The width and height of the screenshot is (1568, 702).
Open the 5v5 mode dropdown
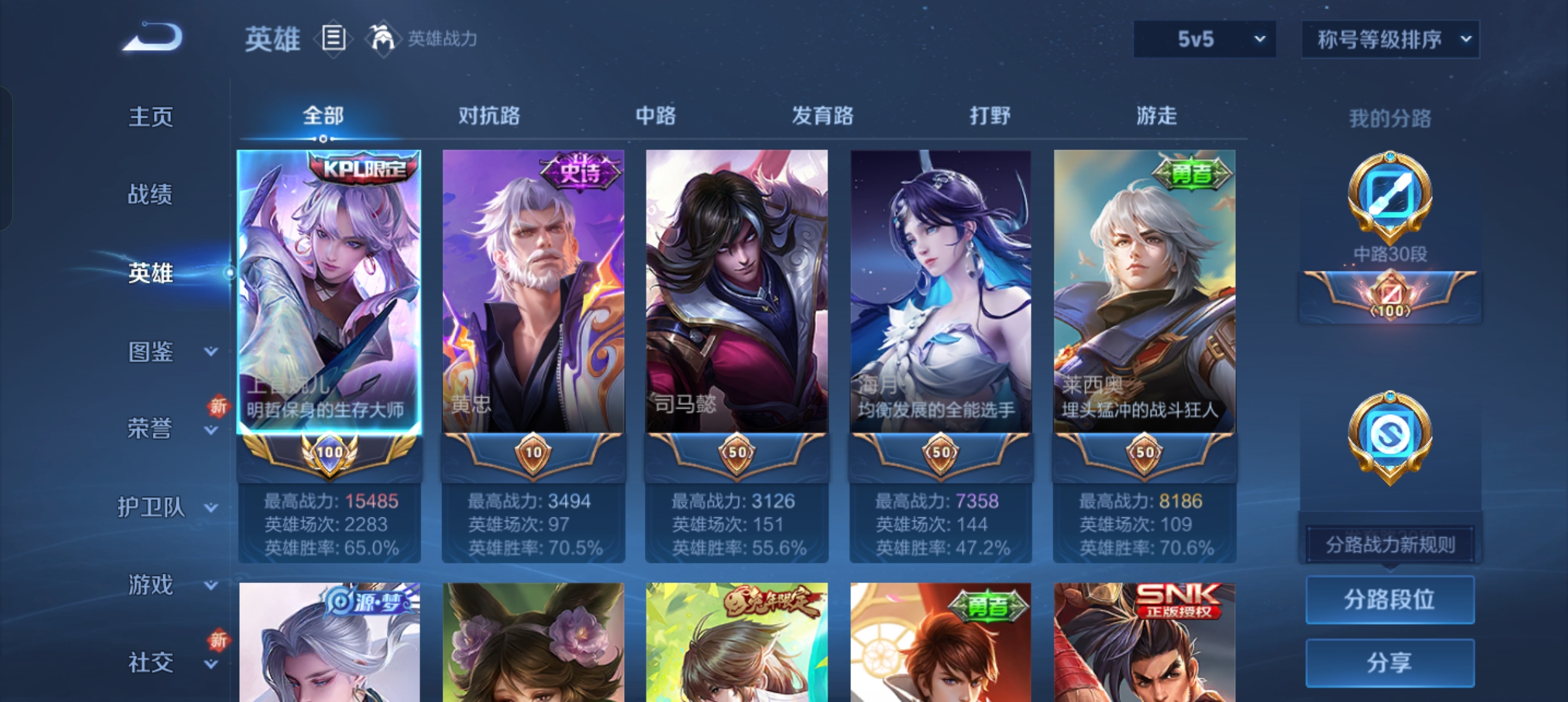tap(1204, 38)
